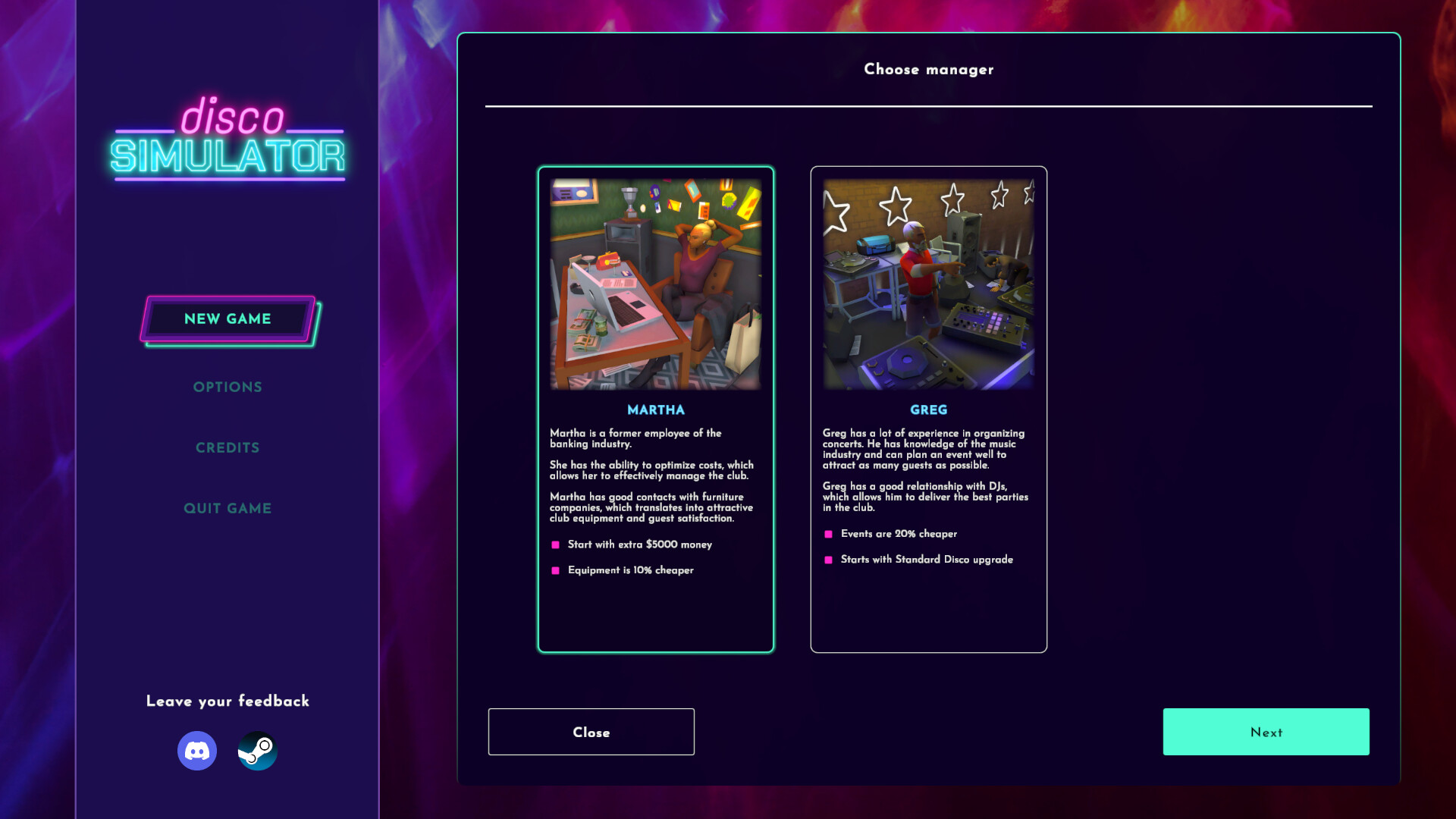The height and width of the screenshot is (819, 1456).
Task: Open the Discord community page
Action: coord(197,750)
